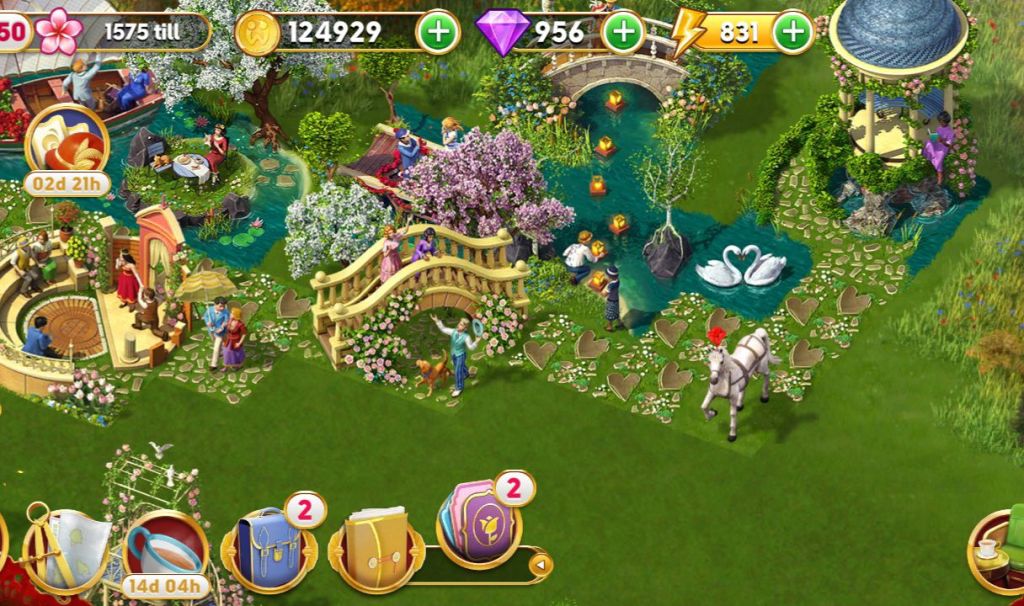Open the teacup event with 14d timer

pos(164,552)
